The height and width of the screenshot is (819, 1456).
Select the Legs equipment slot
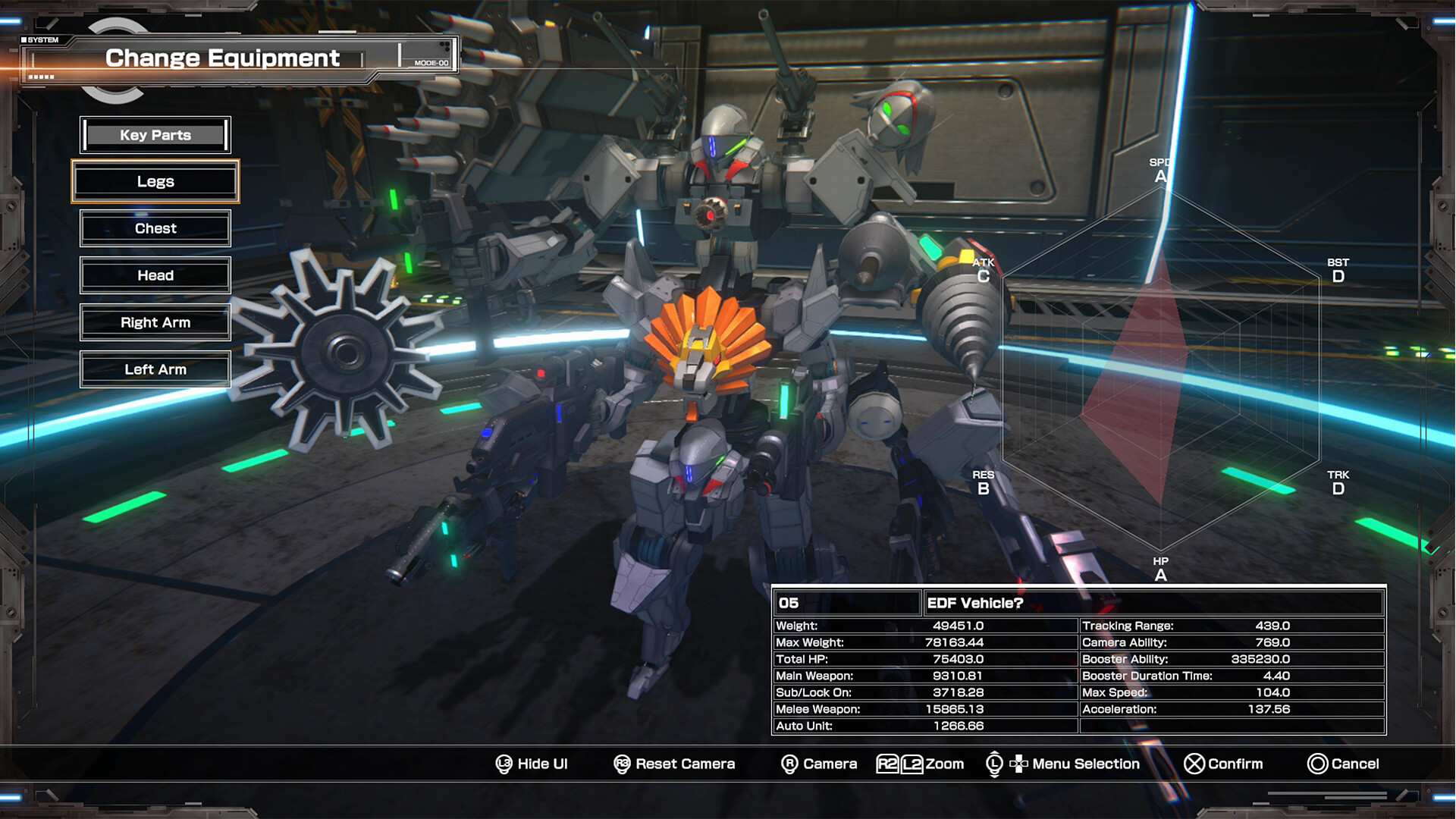point(155,181)
